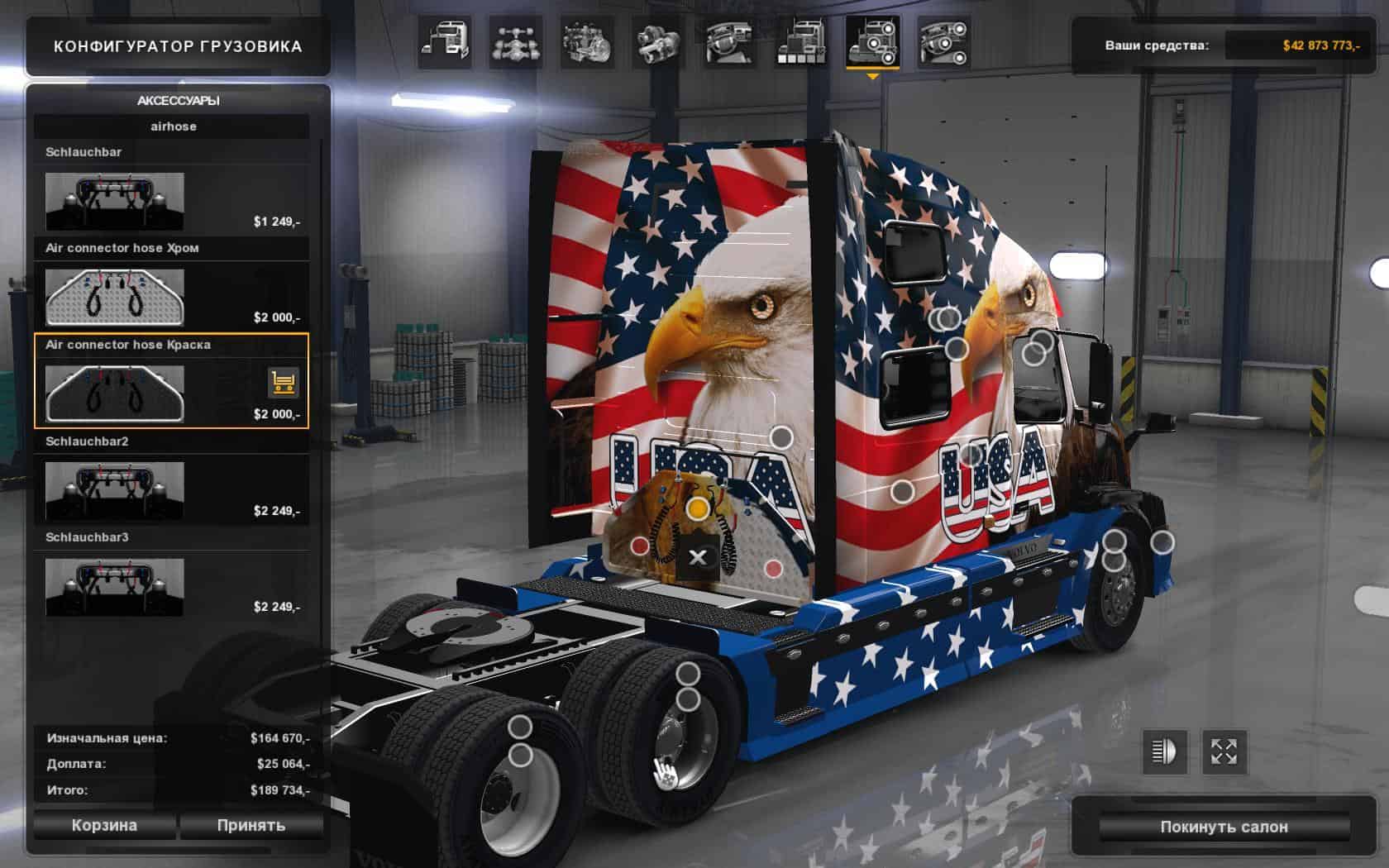The image size is (1389, 868).
Task: Open the truck cabin category tab
Action: [x=445, y=43]
